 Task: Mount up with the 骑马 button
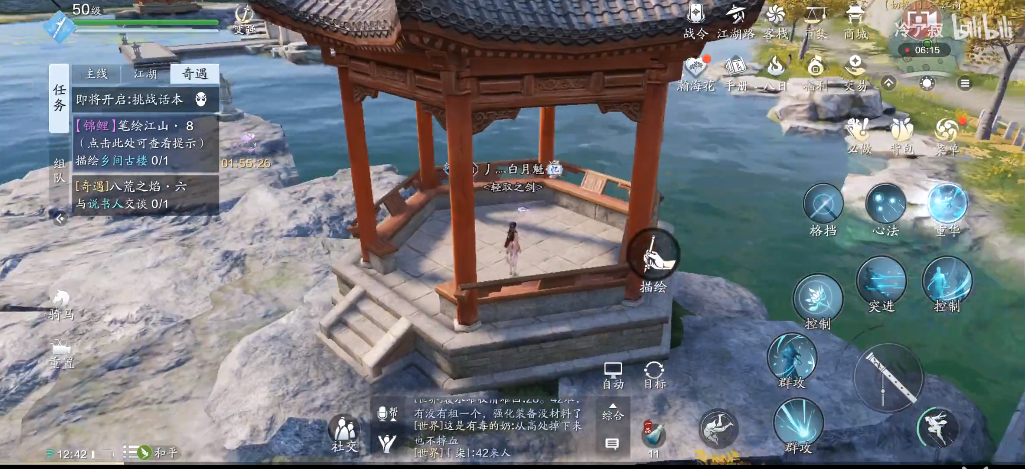coord(62,303)
